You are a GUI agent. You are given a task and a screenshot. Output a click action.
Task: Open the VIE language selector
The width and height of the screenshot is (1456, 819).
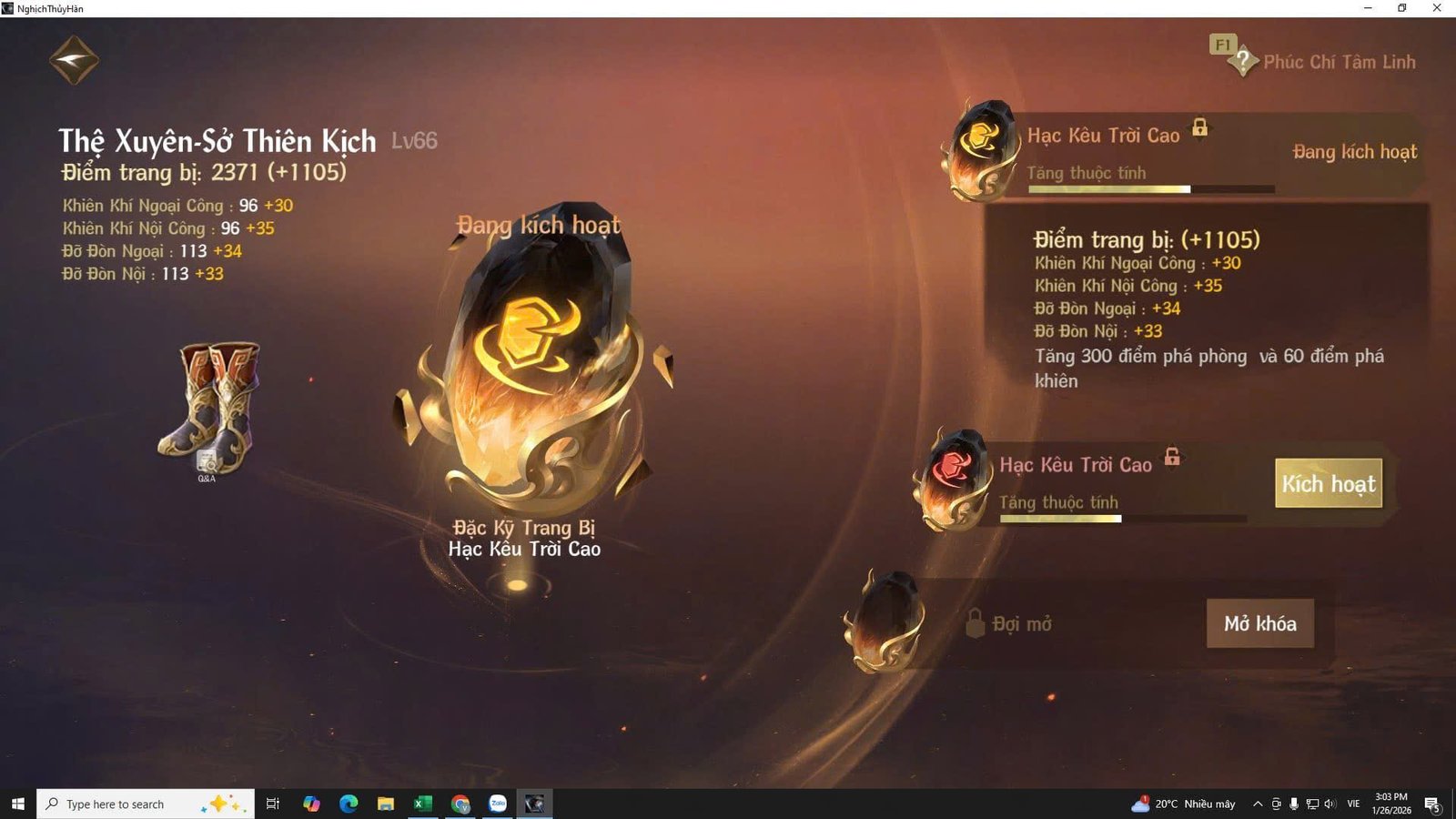click(x=1352, y=804)
